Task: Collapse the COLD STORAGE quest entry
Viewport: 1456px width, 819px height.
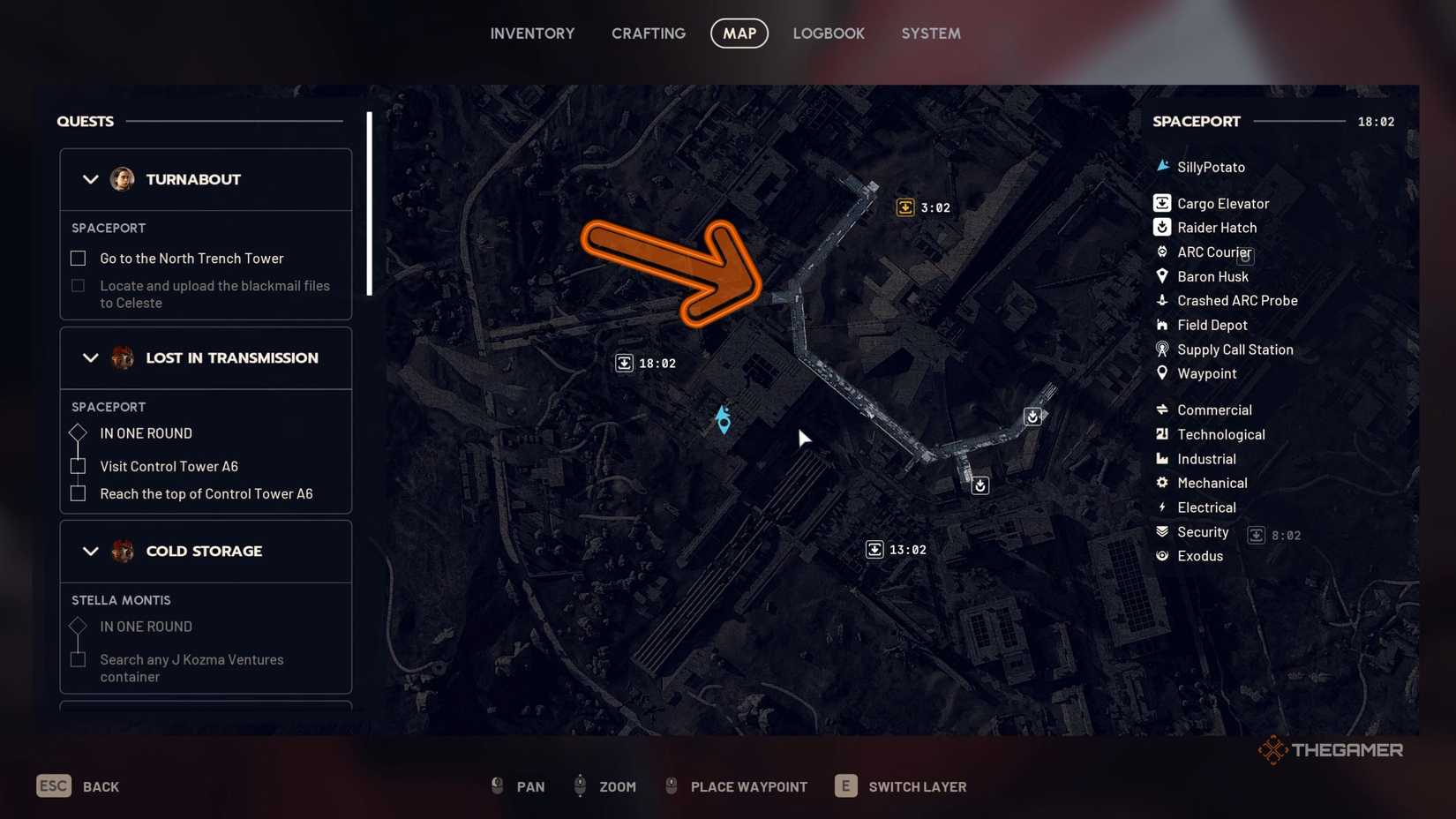Action: click(90, 551)
